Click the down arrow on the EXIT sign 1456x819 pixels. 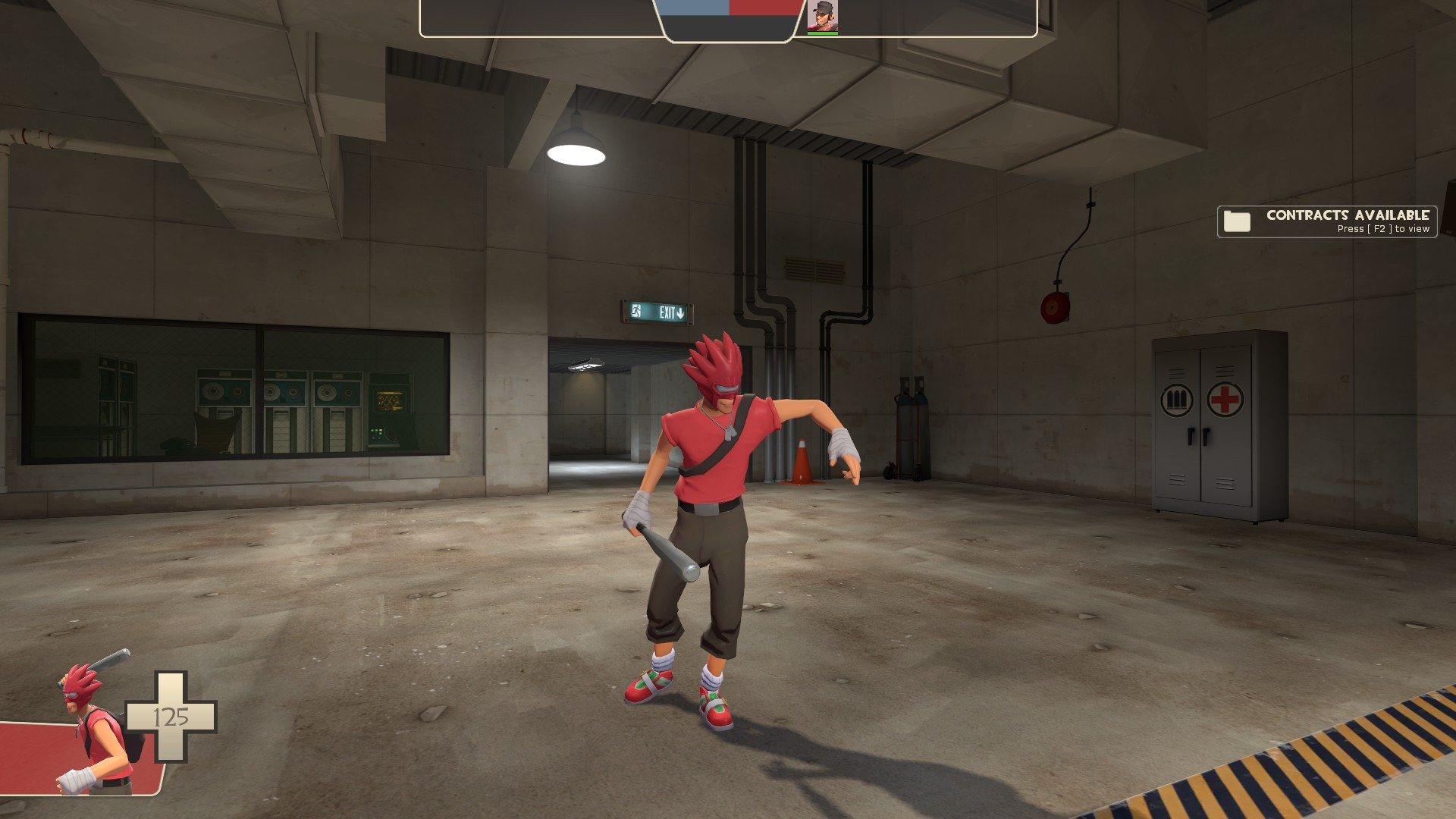[x=682, y=312]
